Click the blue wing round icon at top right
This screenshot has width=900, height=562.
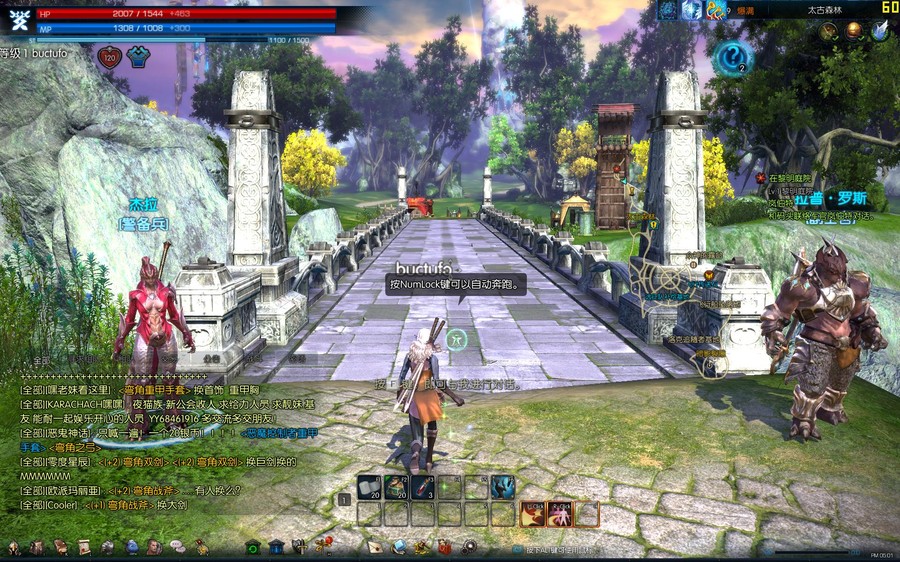879,31
